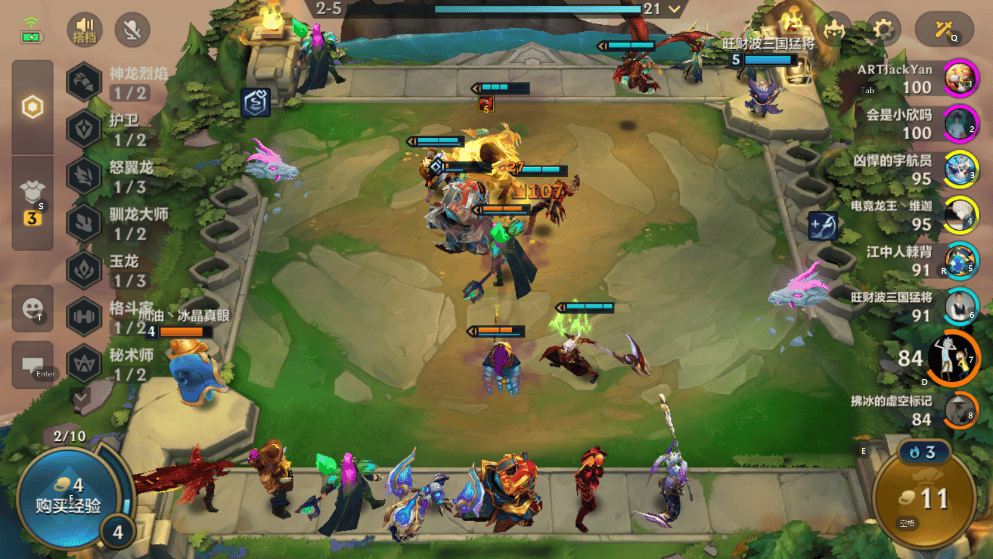
Task: Open the settings gear icon
Action: 883,28
